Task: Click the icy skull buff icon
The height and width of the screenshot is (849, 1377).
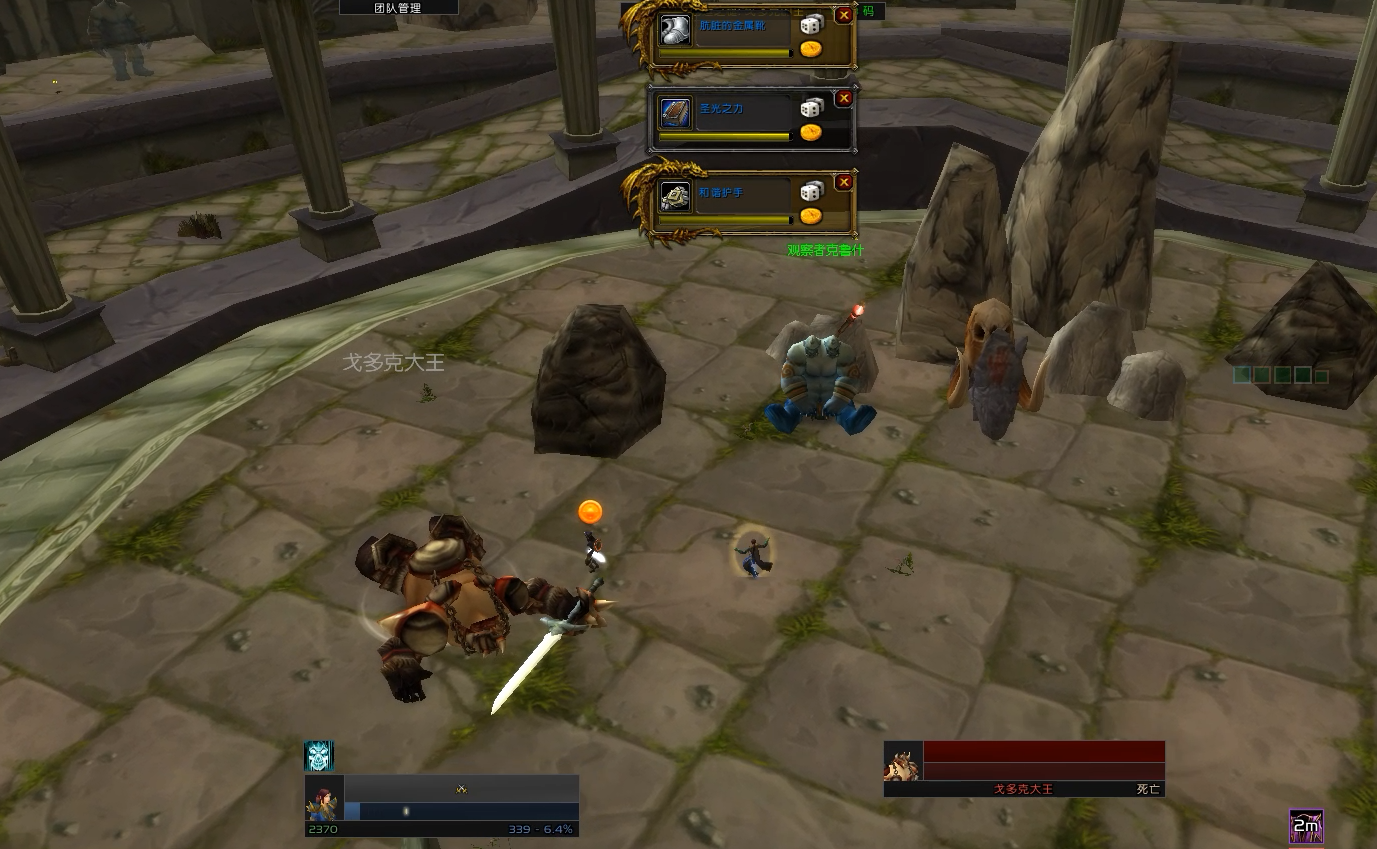Action: pyautogui.click(x=318, y=756)
